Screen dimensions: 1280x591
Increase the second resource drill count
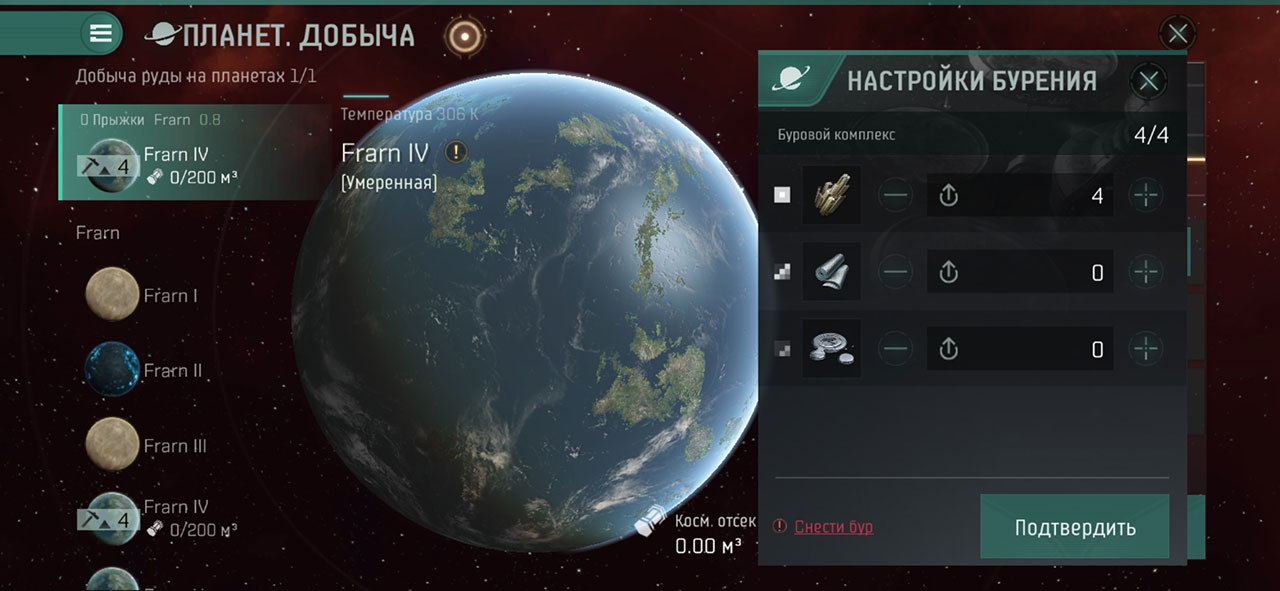pos(1146,272)
